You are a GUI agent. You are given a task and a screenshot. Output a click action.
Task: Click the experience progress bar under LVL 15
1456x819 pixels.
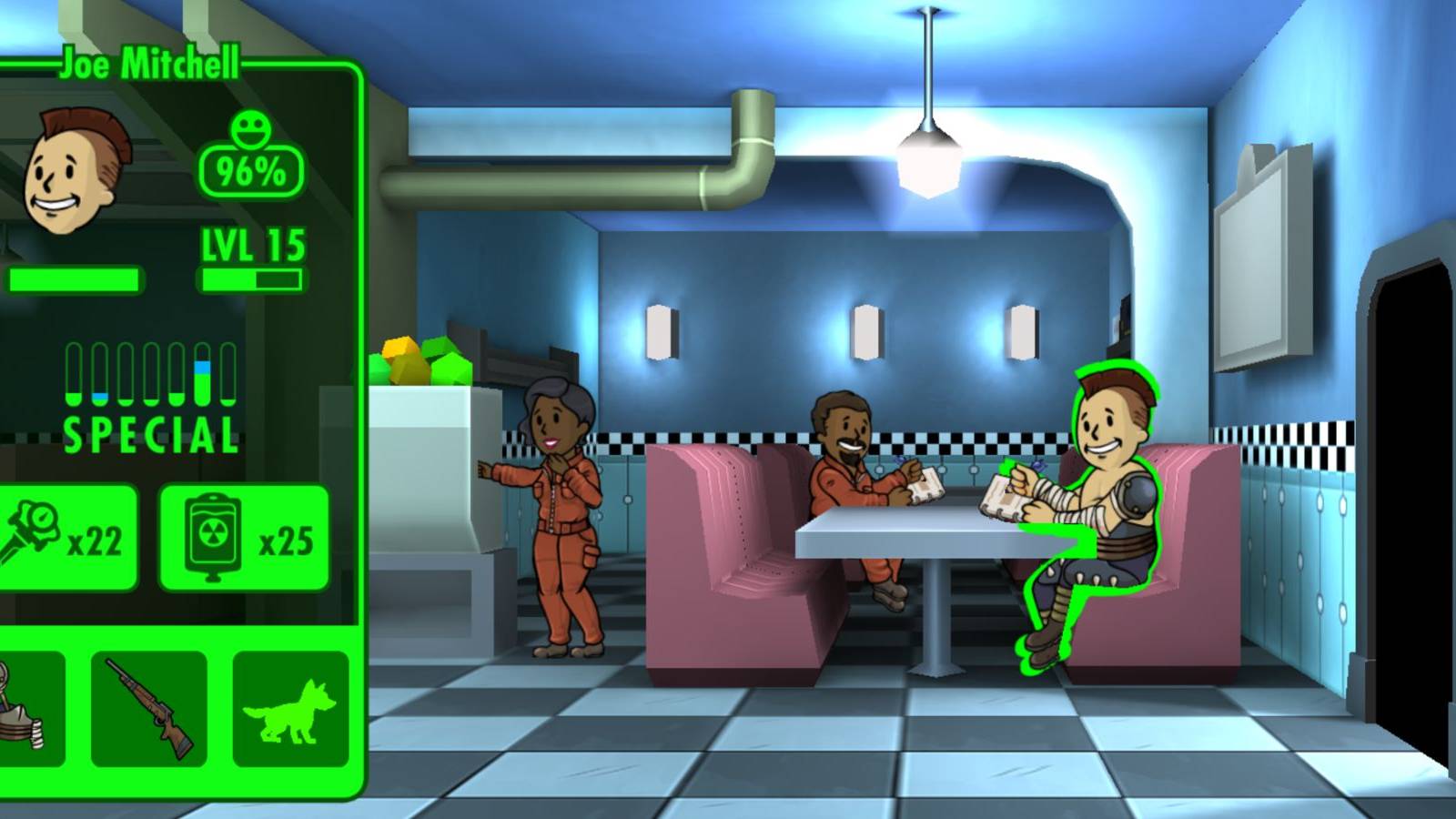coord(251,280)
